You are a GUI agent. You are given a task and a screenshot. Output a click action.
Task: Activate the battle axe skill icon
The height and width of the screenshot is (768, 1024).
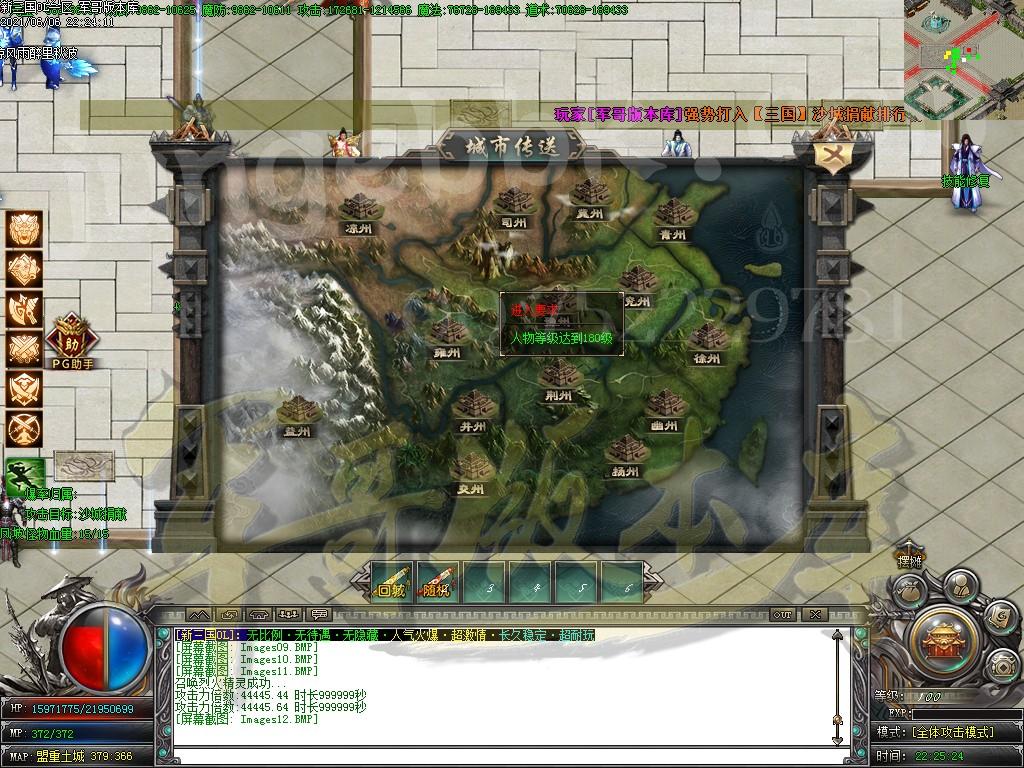pyautogui.click(x=25, y=309)
